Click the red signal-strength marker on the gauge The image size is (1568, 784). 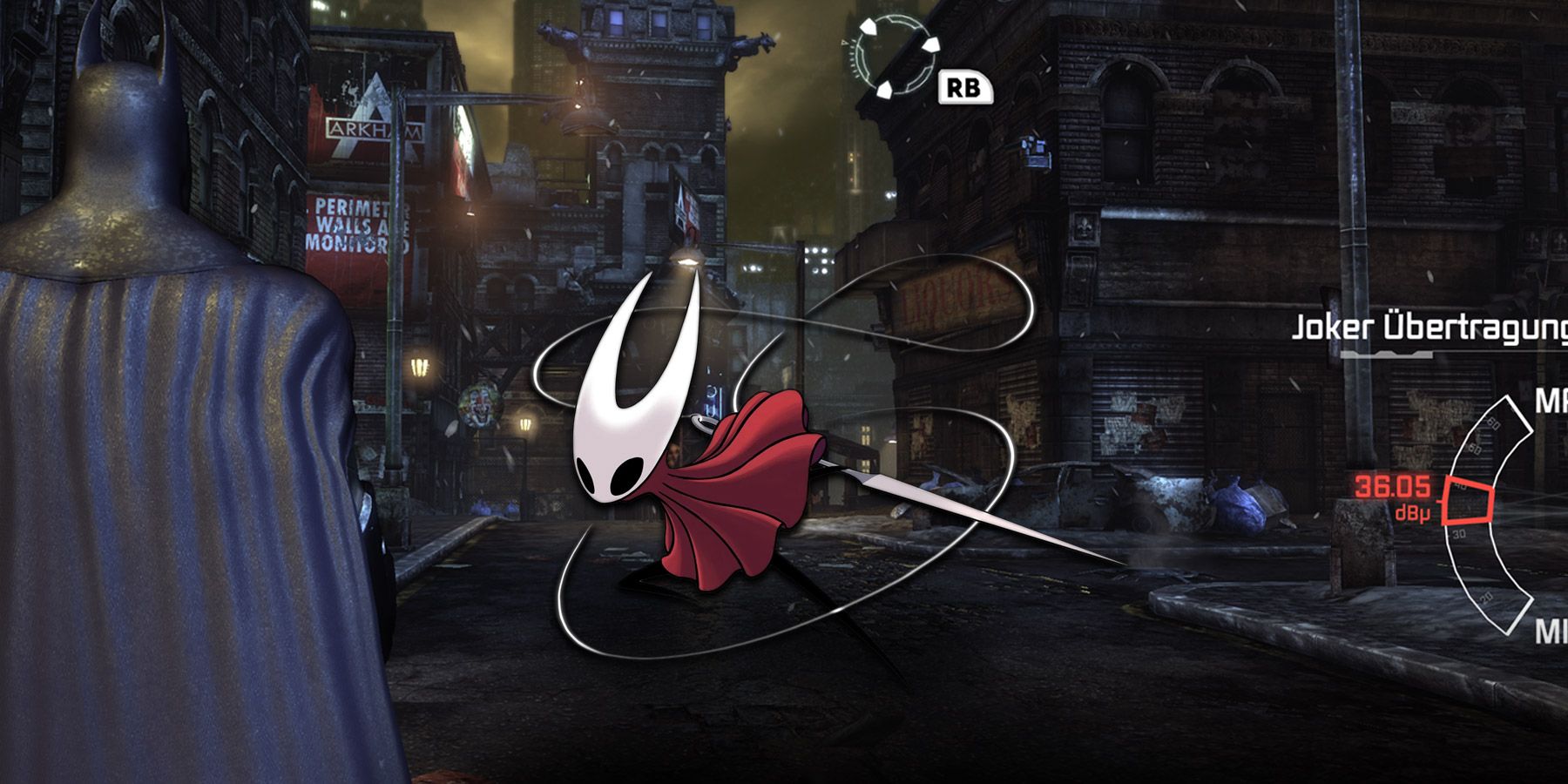click(x=1467, y=502)
